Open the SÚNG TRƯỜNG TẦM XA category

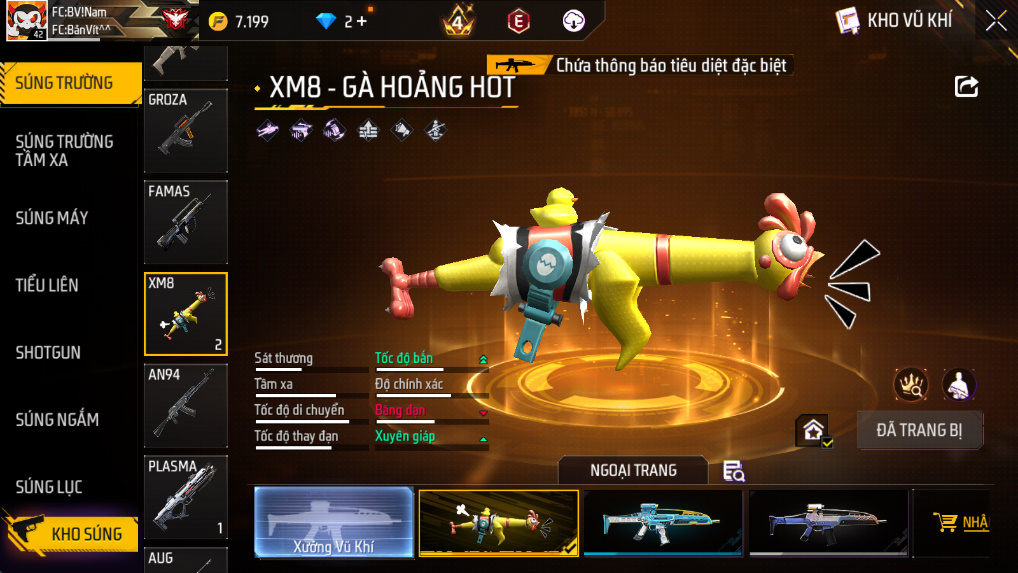pos(64,150)
